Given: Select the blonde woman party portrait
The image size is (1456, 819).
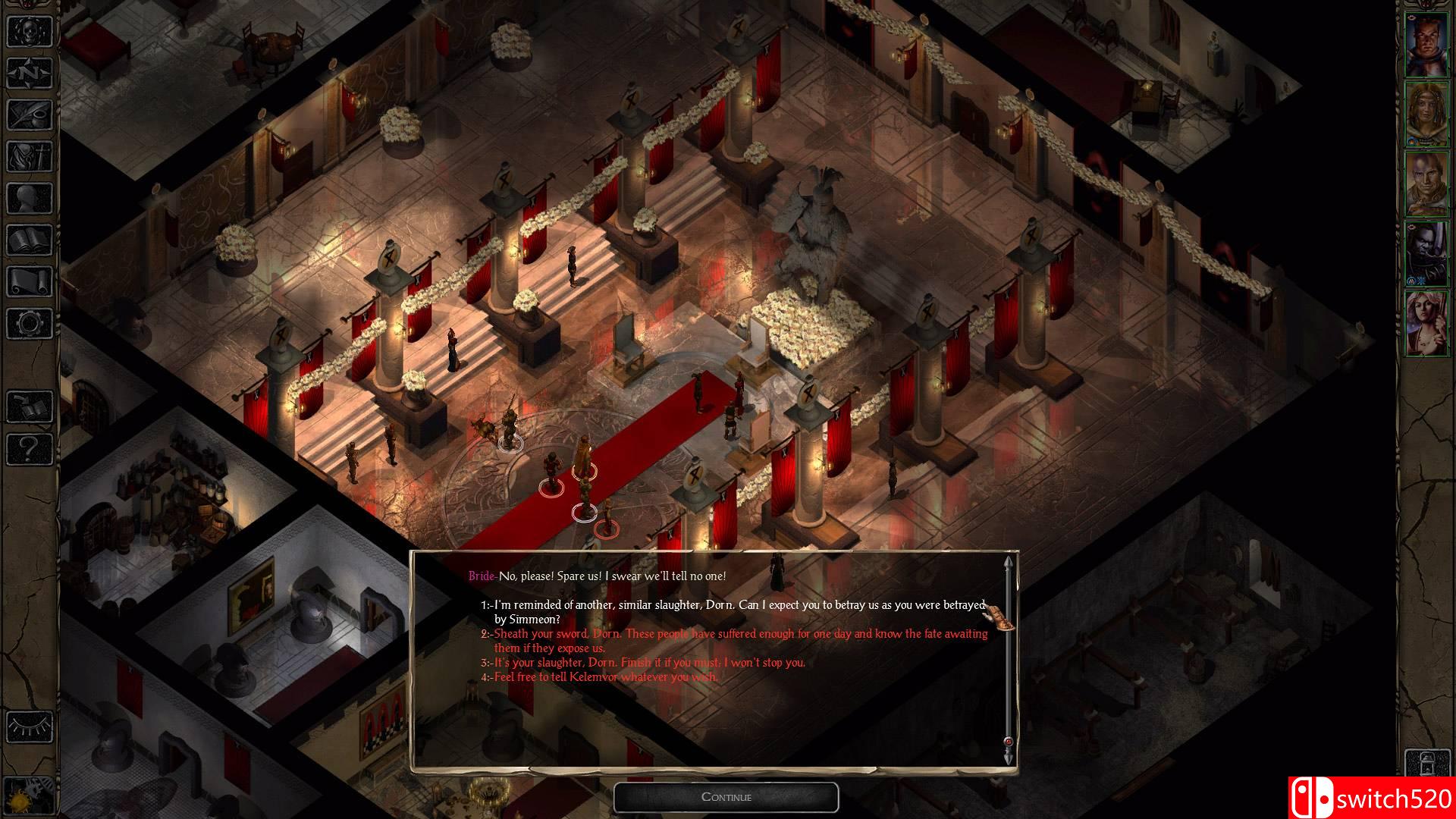Looking at the screenshot, I should pos(1426,324).
